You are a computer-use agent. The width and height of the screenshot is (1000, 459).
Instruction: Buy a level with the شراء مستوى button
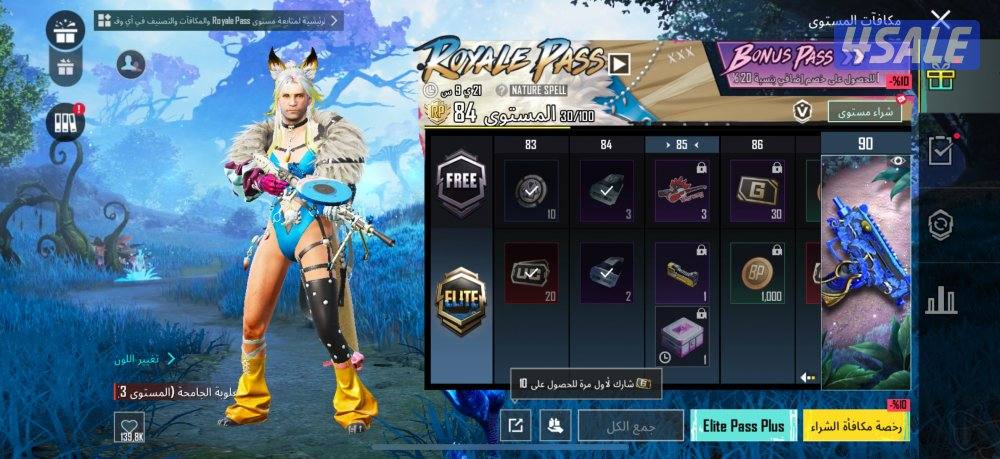click(864, 111)
